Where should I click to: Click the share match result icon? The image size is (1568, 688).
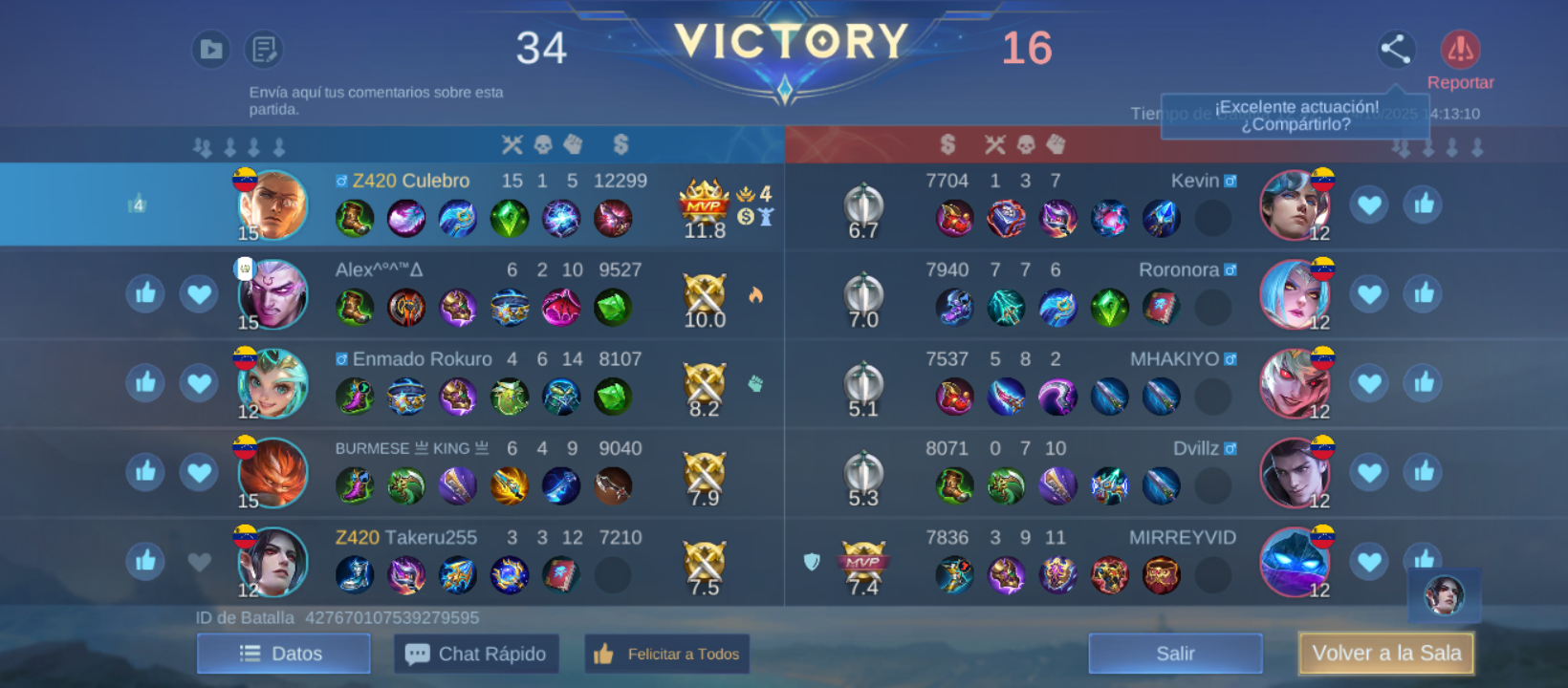pyautogui.click(x=1396, y=50)
